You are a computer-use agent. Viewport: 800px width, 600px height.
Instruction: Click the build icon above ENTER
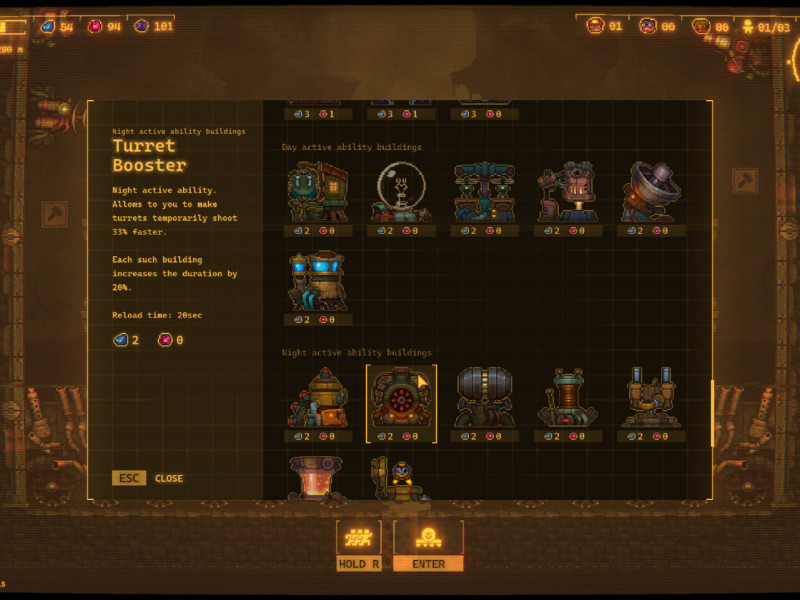click(428, 538)
